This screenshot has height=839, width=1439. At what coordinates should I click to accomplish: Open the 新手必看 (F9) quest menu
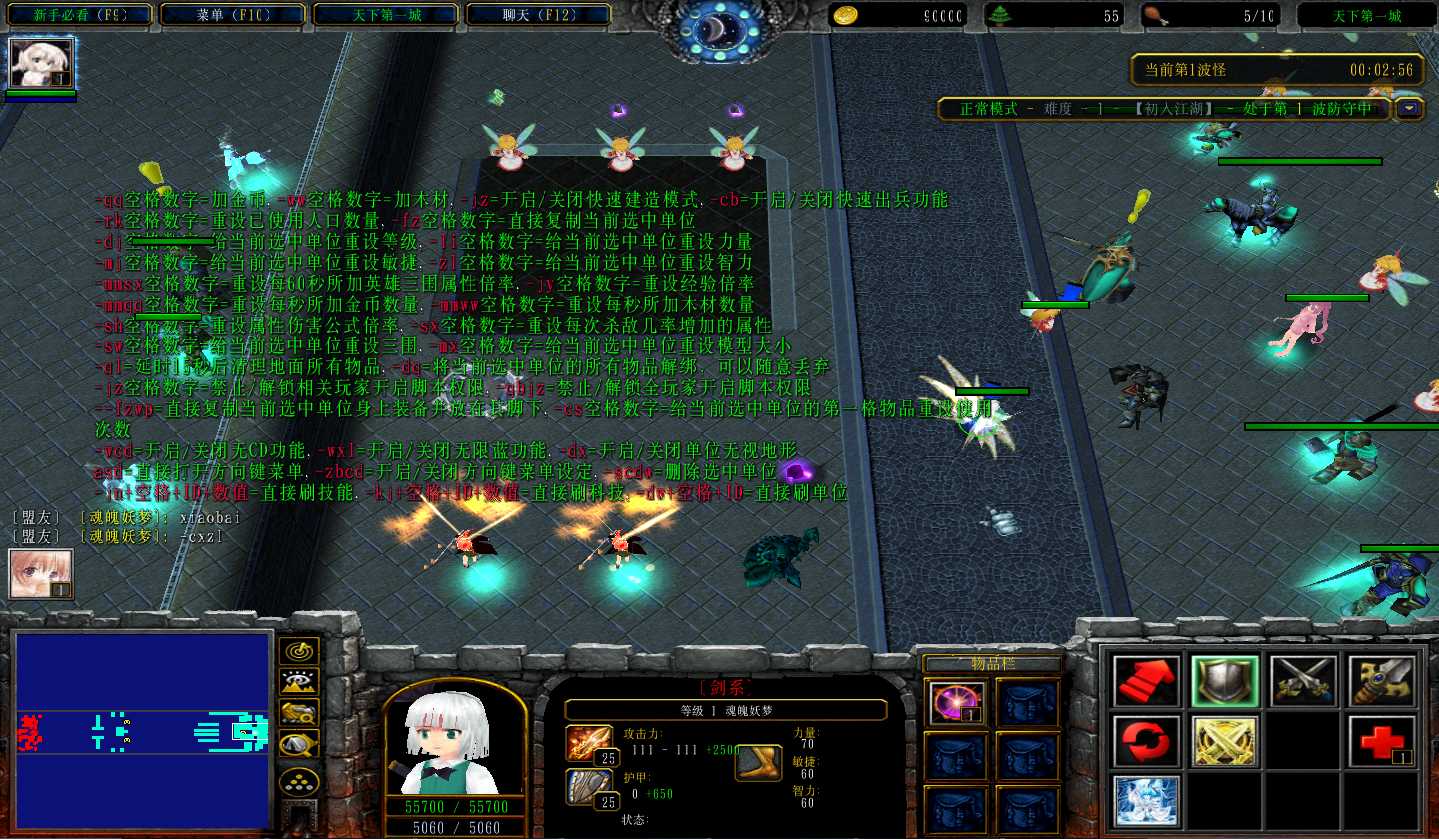click(79, 15)
